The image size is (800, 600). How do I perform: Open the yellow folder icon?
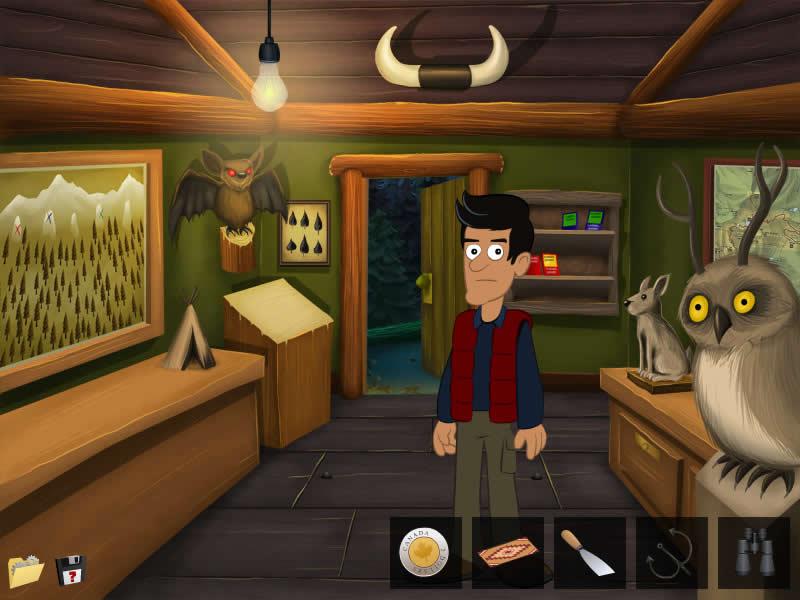click(x=26, y=571)
